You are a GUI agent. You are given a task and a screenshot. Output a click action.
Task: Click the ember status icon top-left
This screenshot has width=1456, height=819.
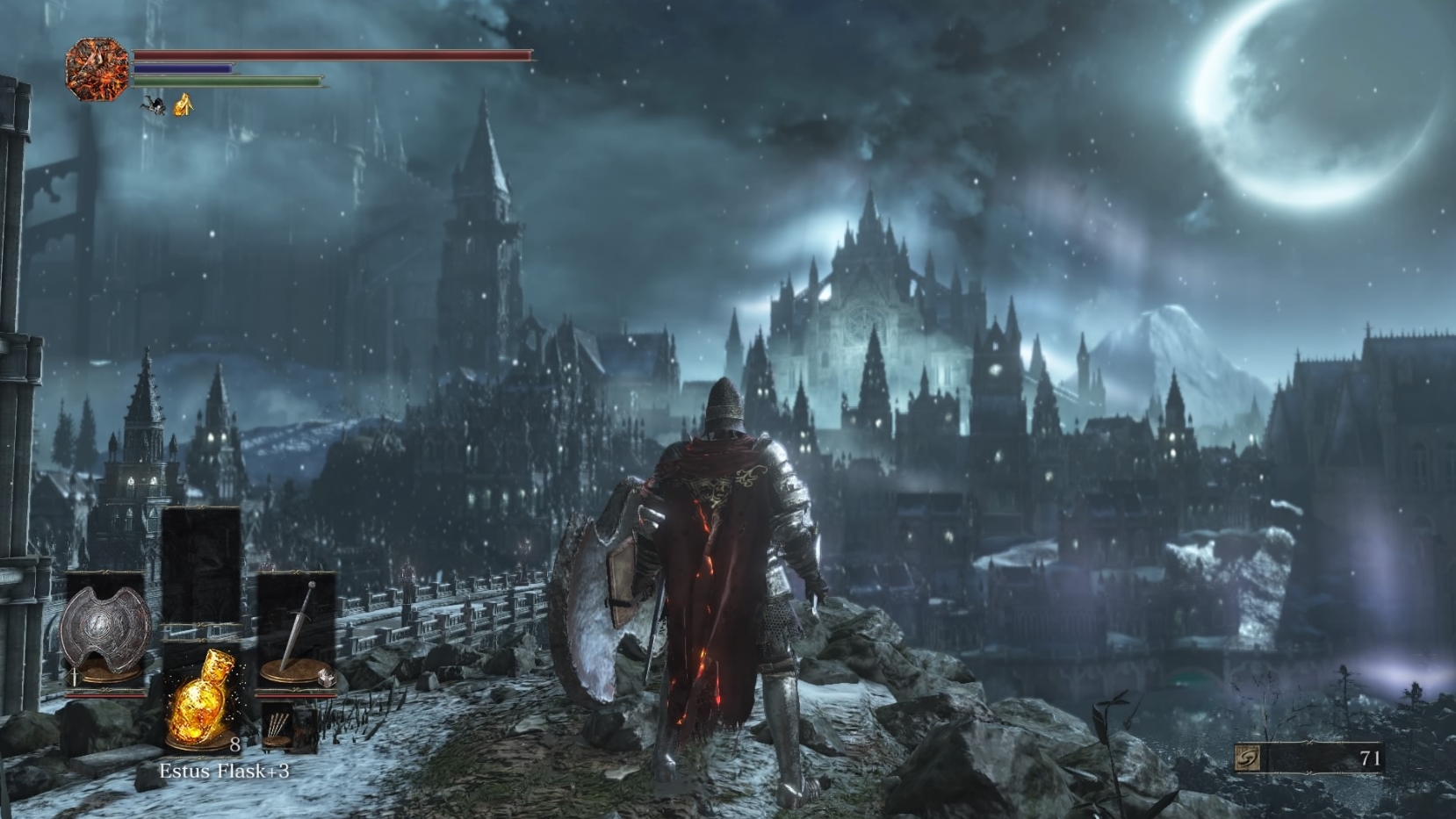(x=97, y=69)
